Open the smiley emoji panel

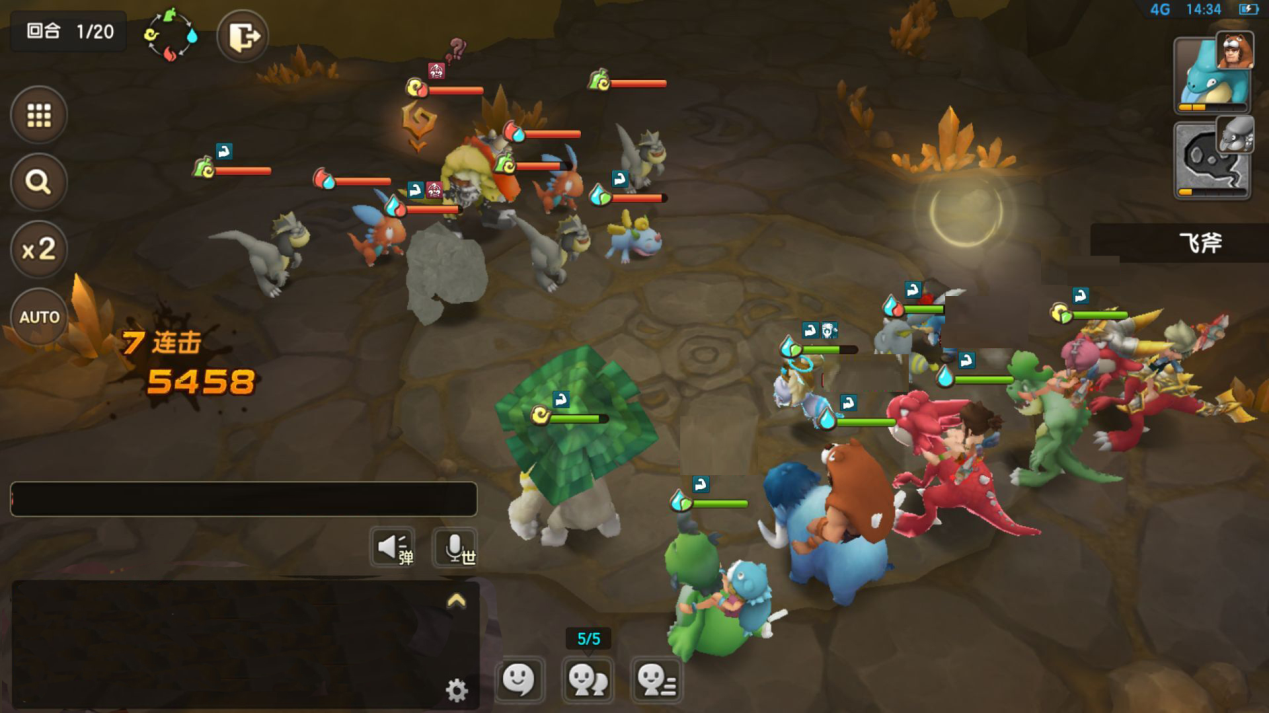point(519,680)
